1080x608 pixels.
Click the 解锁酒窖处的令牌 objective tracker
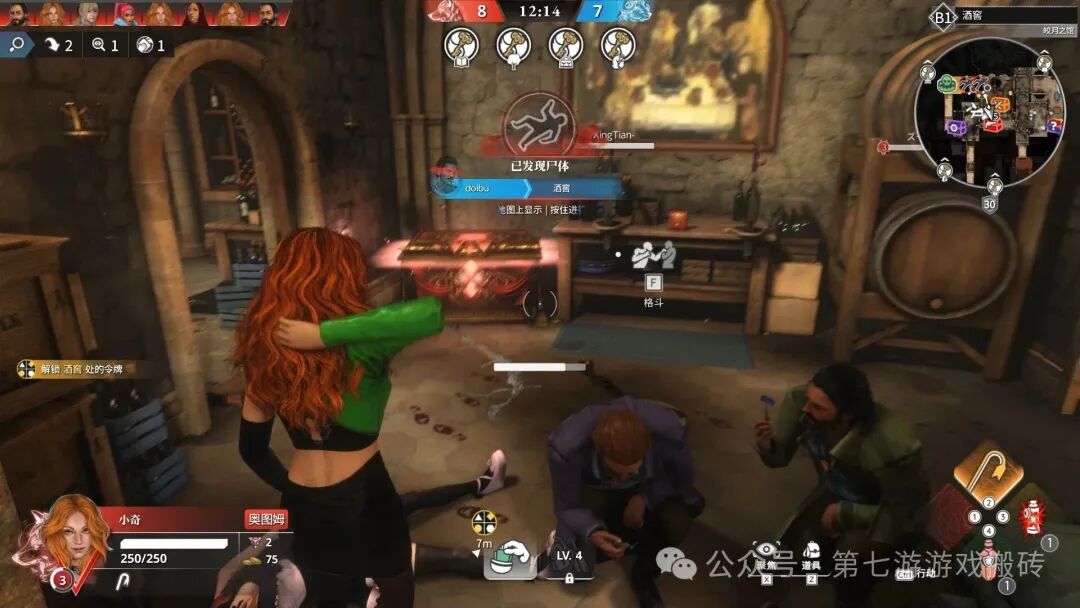click(76, 370)
